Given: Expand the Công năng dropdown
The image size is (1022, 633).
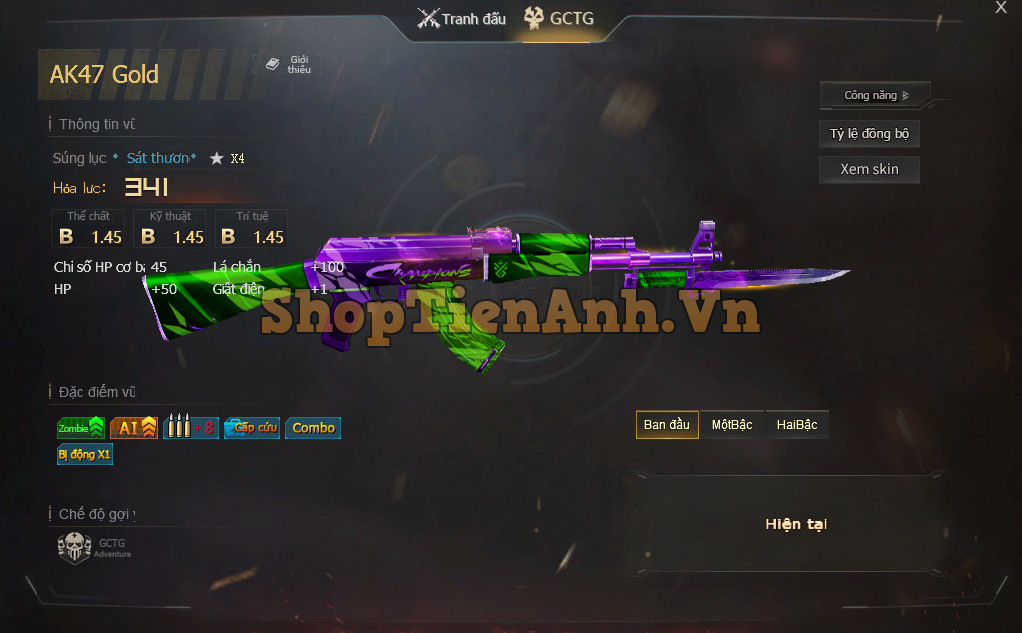Looking at the screenshot, I should point(875,95).
